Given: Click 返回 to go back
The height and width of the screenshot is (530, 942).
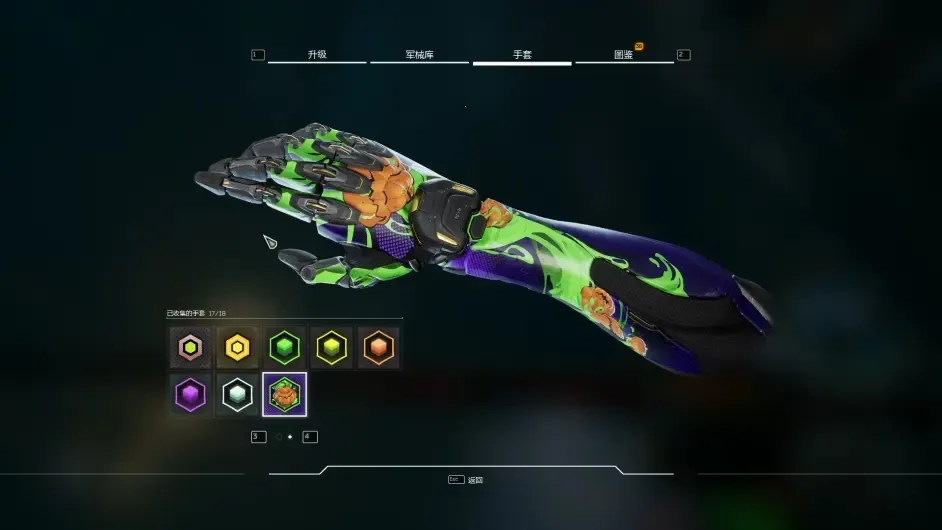Looking at the screenshot, I should (475, 480).
